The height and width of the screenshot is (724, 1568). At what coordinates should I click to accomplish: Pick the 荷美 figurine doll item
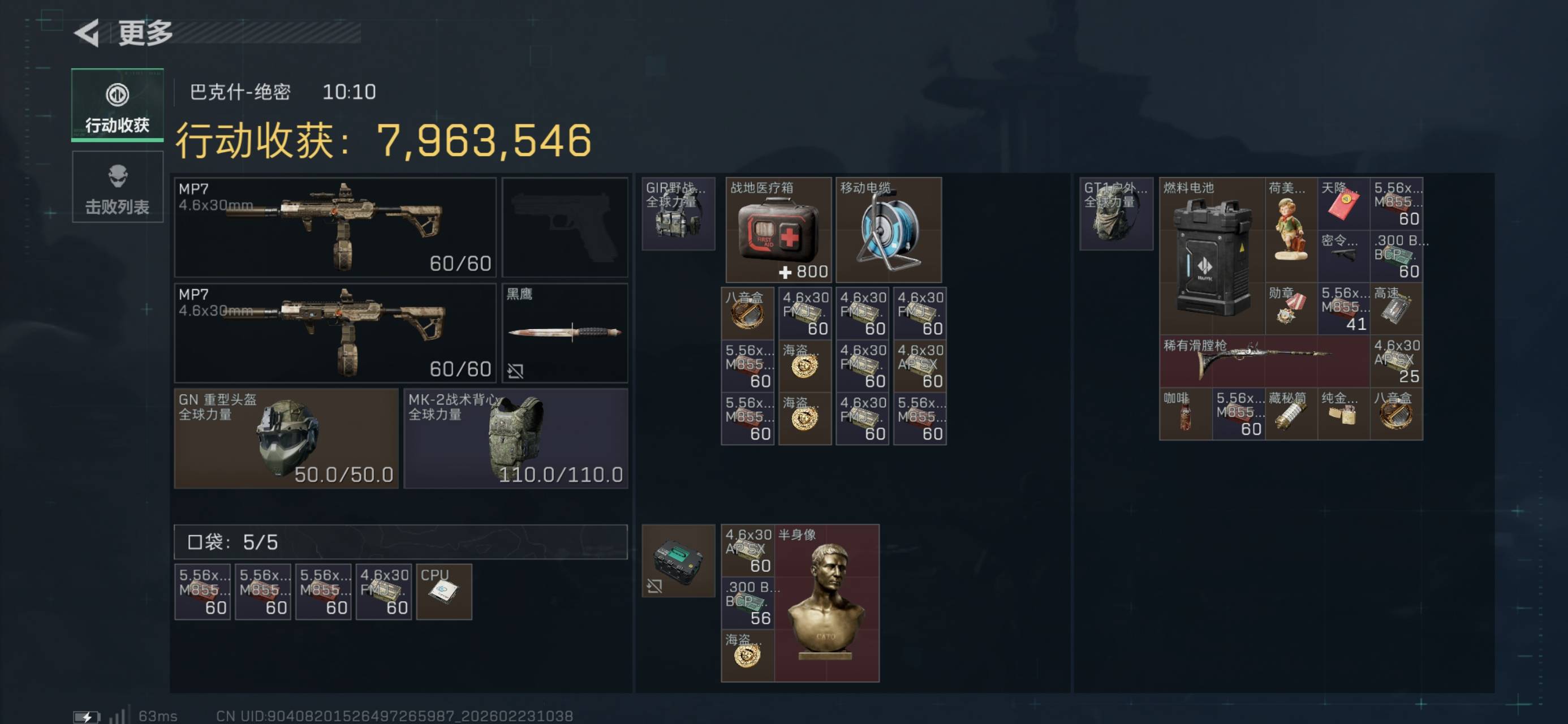pos(1291,230)
